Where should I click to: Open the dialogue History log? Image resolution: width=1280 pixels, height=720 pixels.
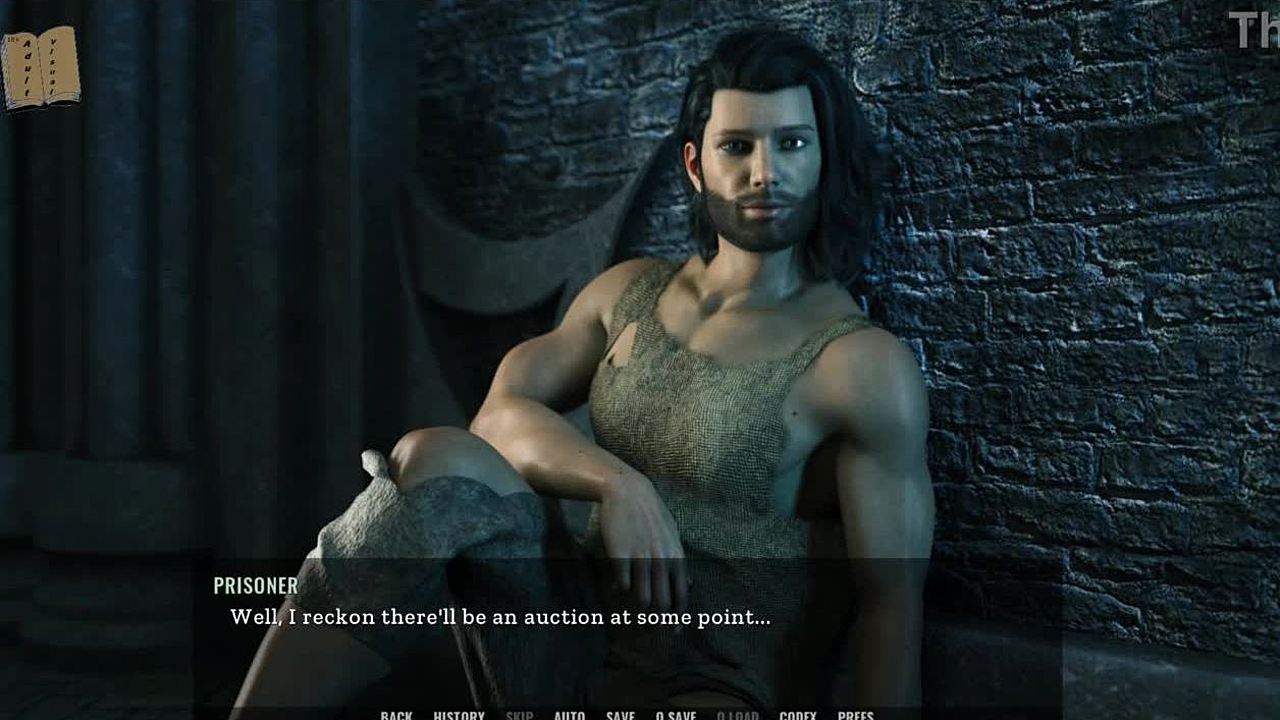(459, 715)
